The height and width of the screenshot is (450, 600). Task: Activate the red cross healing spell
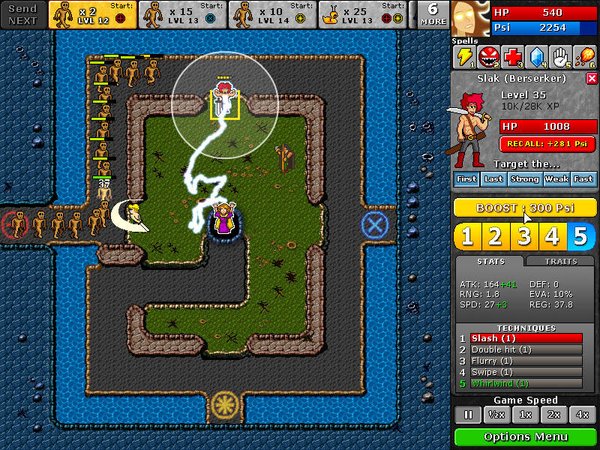(x=514, y=56)
